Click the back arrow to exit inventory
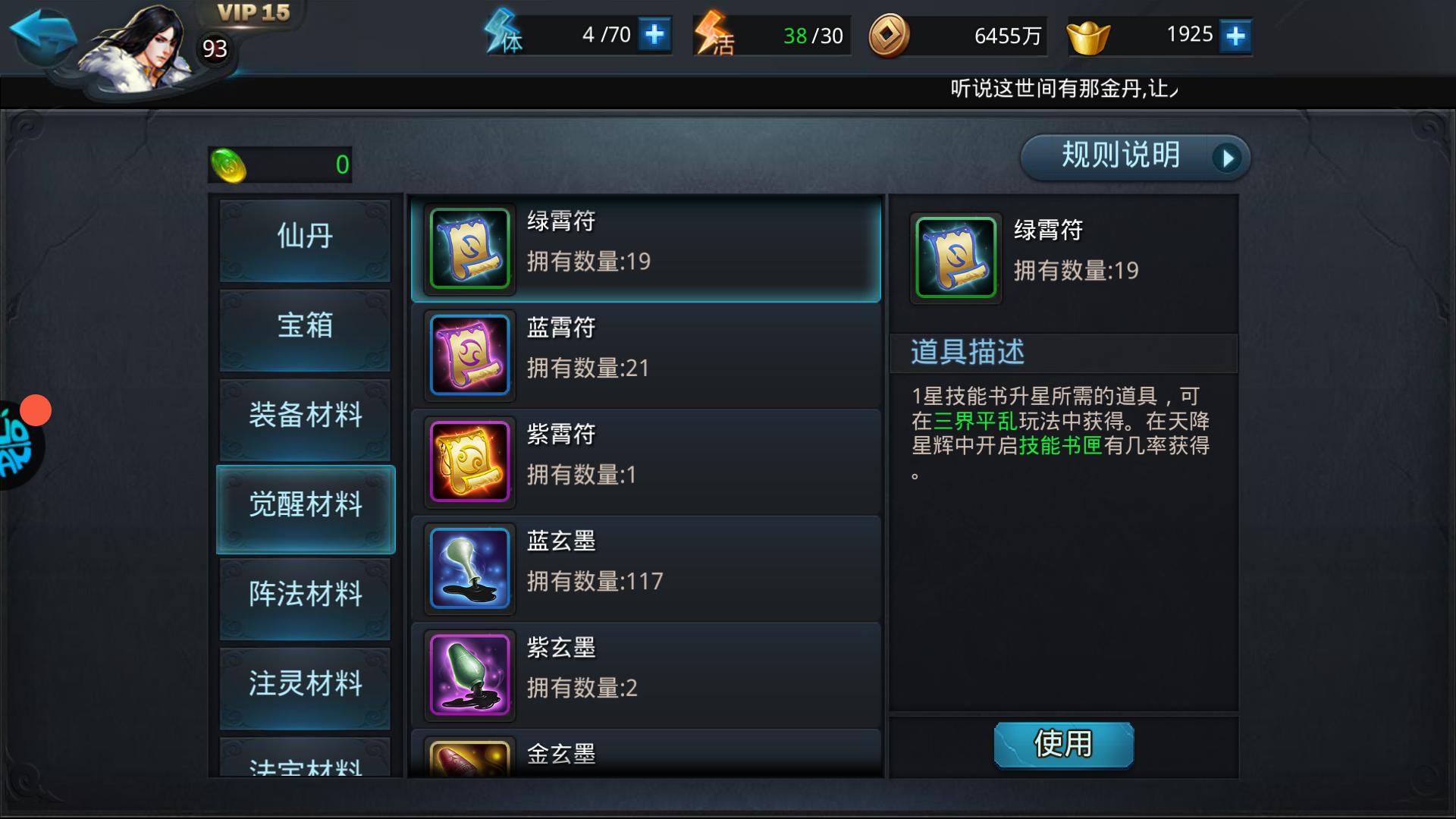The image size is (1456, 819). [x=42, y=32]
